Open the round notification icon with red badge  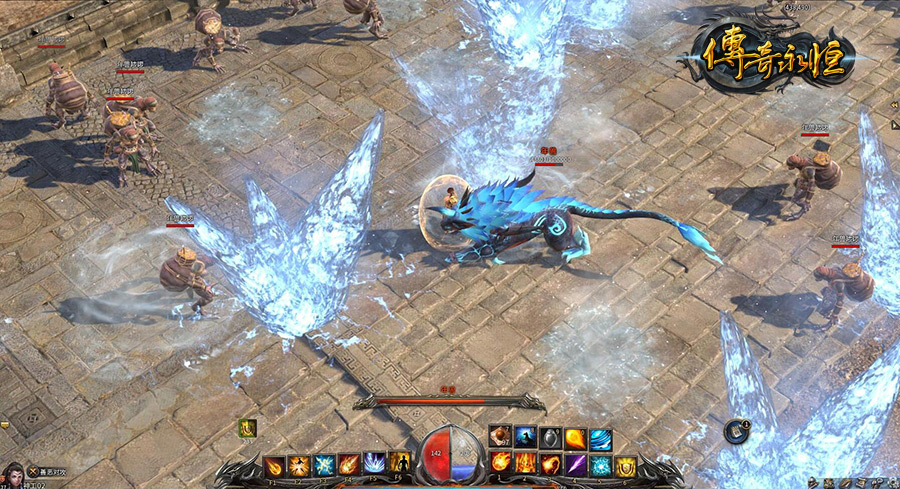pos(736,432)
